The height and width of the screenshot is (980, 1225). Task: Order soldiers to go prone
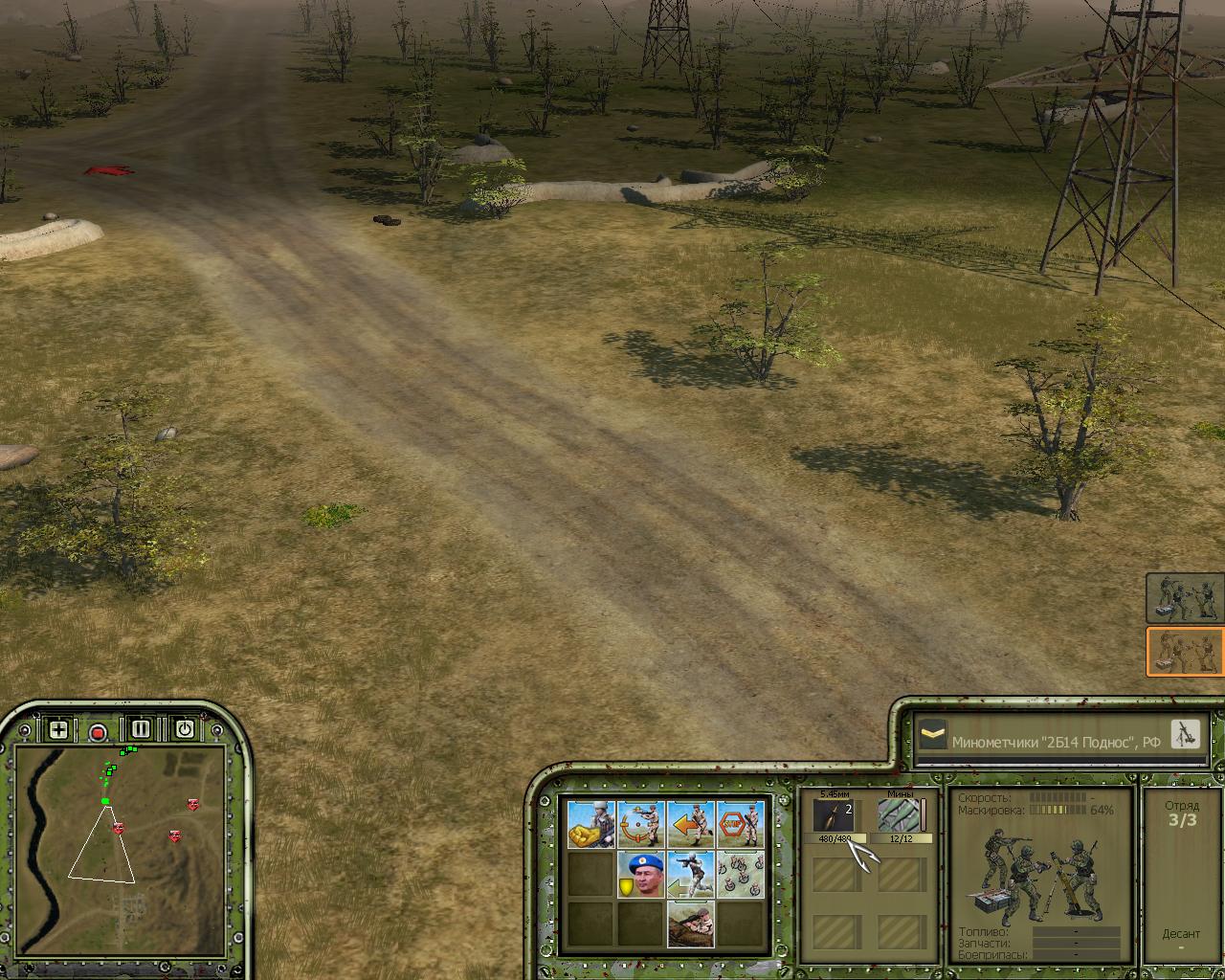click(690, 924)
